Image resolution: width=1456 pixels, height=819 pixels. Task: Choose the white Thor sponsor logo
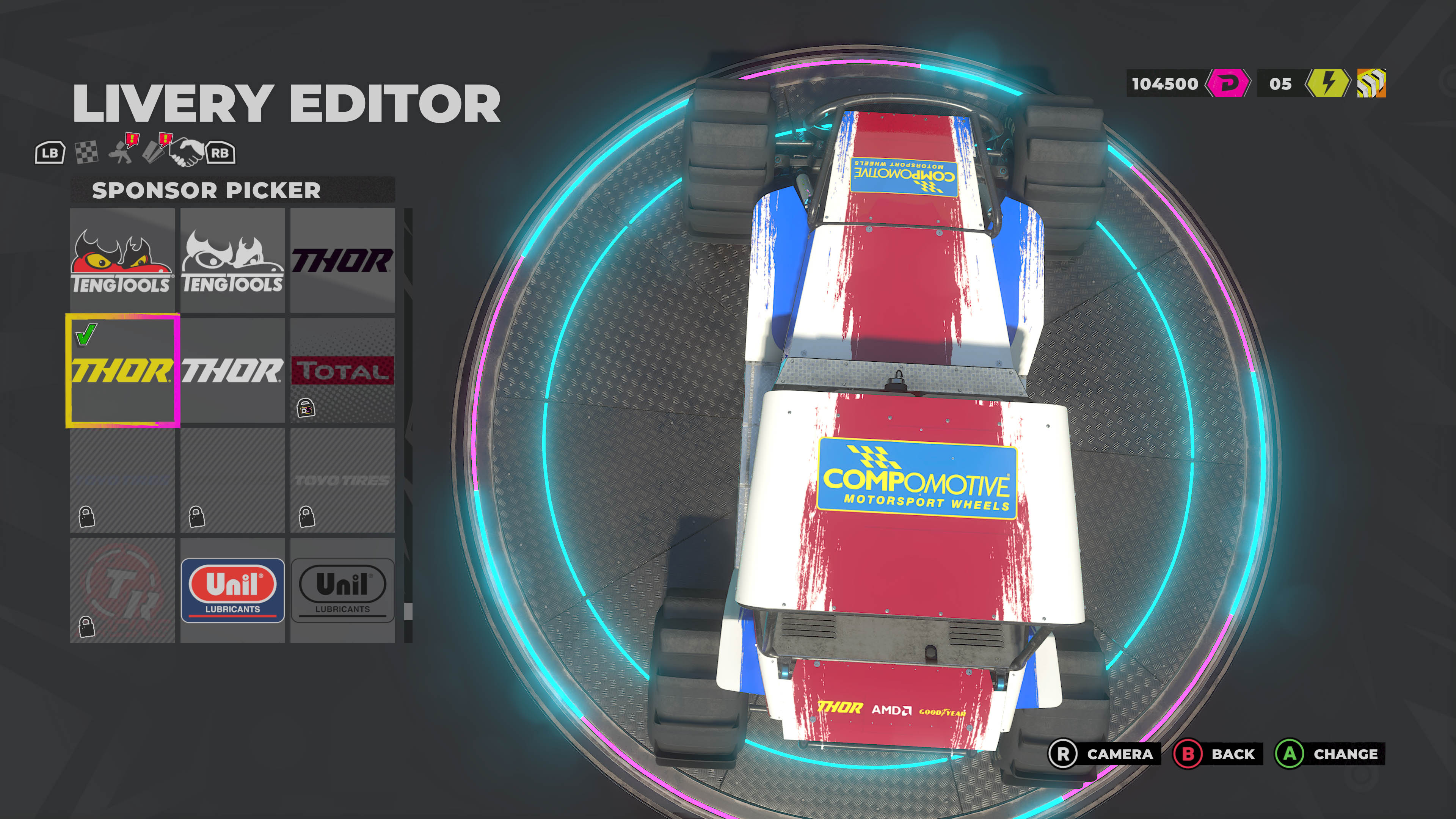[232, 370]
